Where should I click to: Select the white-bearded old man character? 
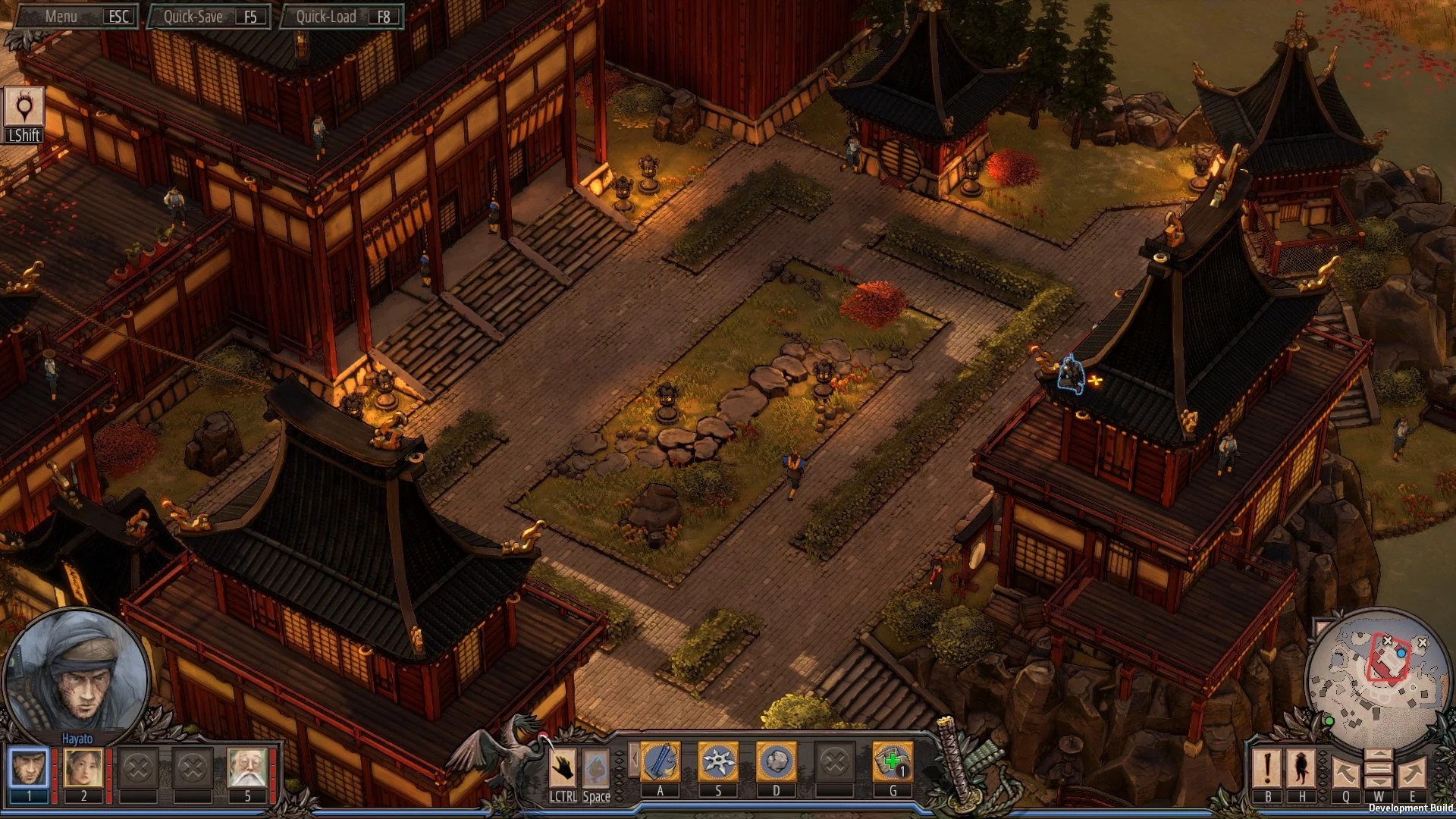247,767
